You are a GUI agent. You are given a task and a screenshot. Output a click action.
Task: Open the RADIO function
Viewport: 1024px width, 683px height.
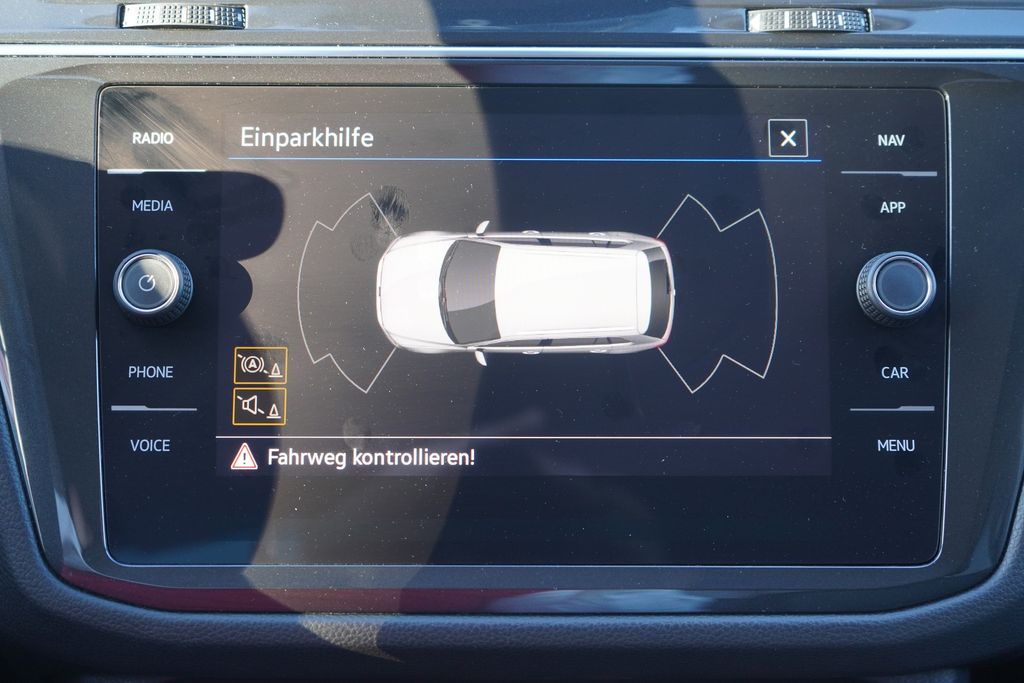(x=153, y=138)
